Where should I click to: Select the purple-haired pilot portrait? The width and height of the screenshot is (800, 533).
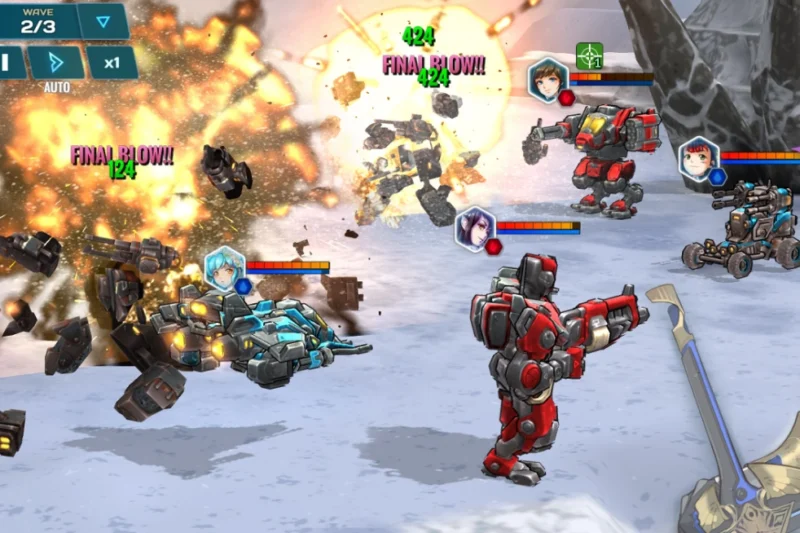pos(475,227)
